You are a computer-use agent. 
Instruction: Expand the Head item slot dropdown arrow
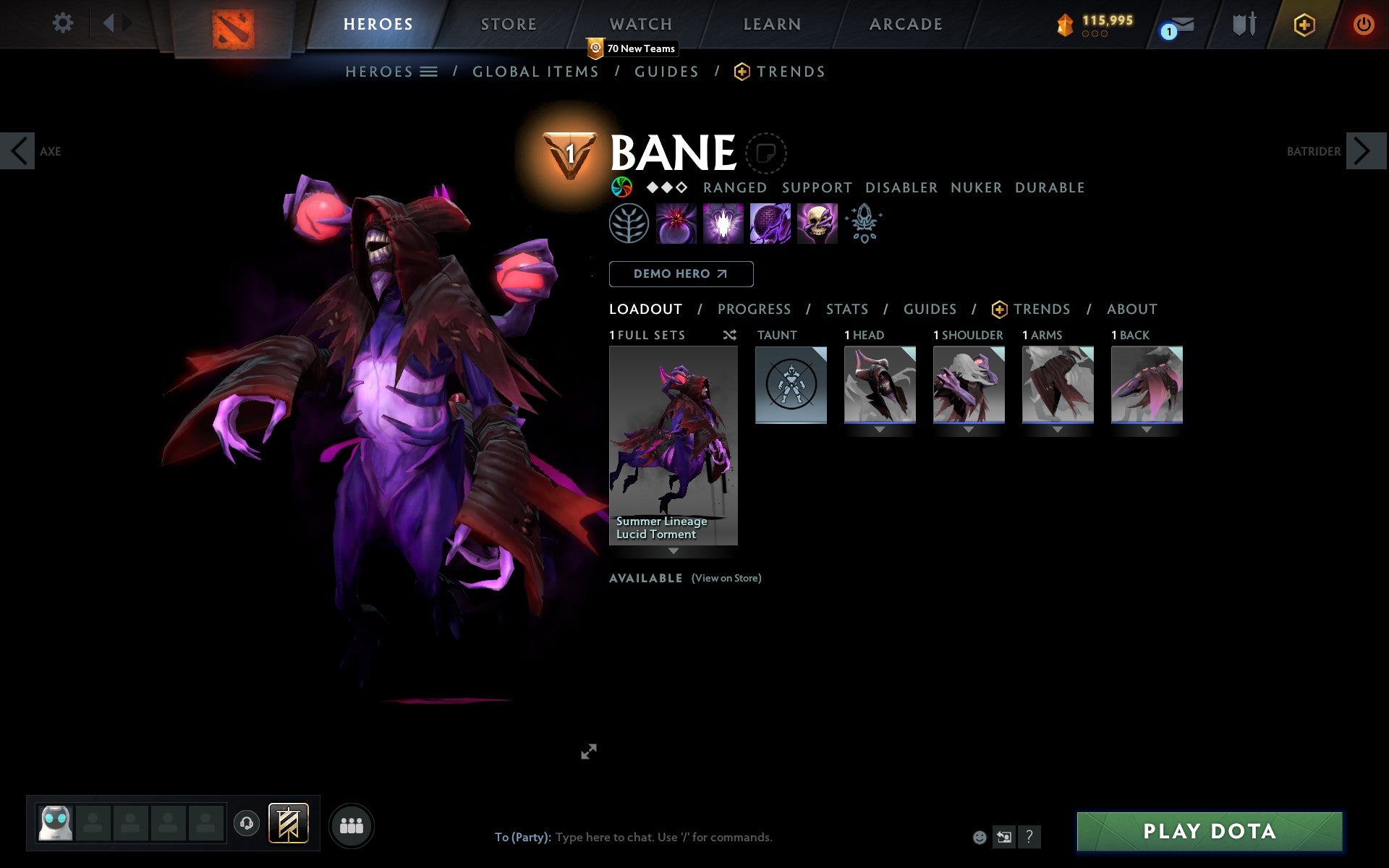tap(880, 428)
